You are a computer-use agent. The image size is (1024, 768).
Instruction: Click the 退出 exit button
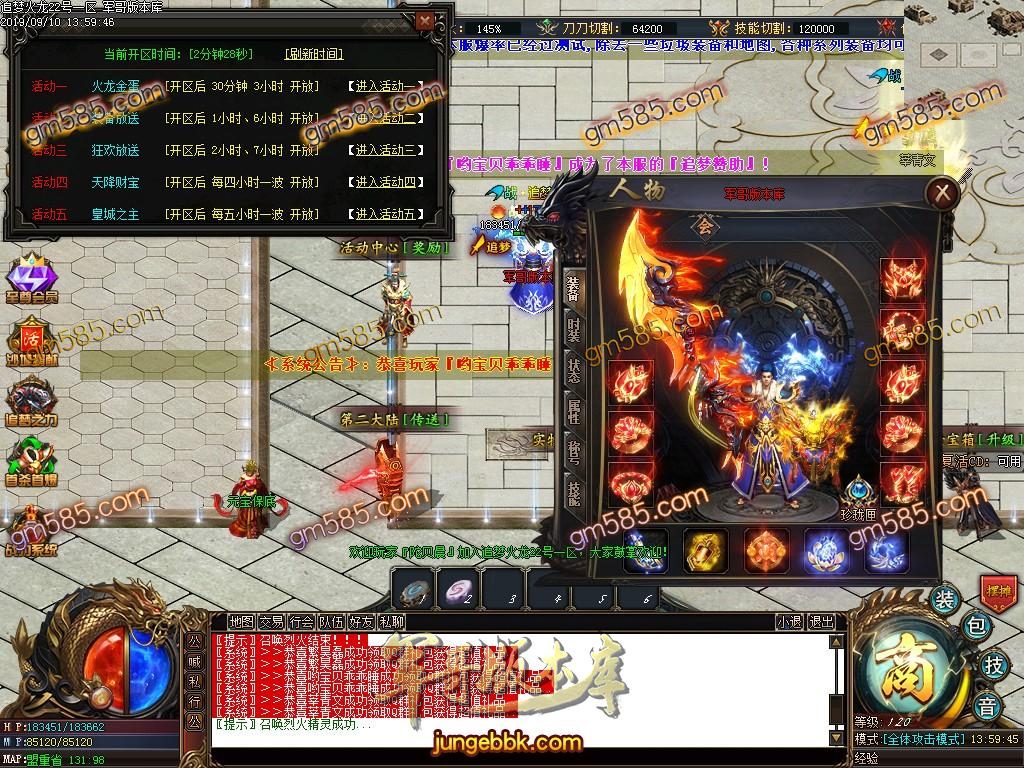[x=822, y=622]
